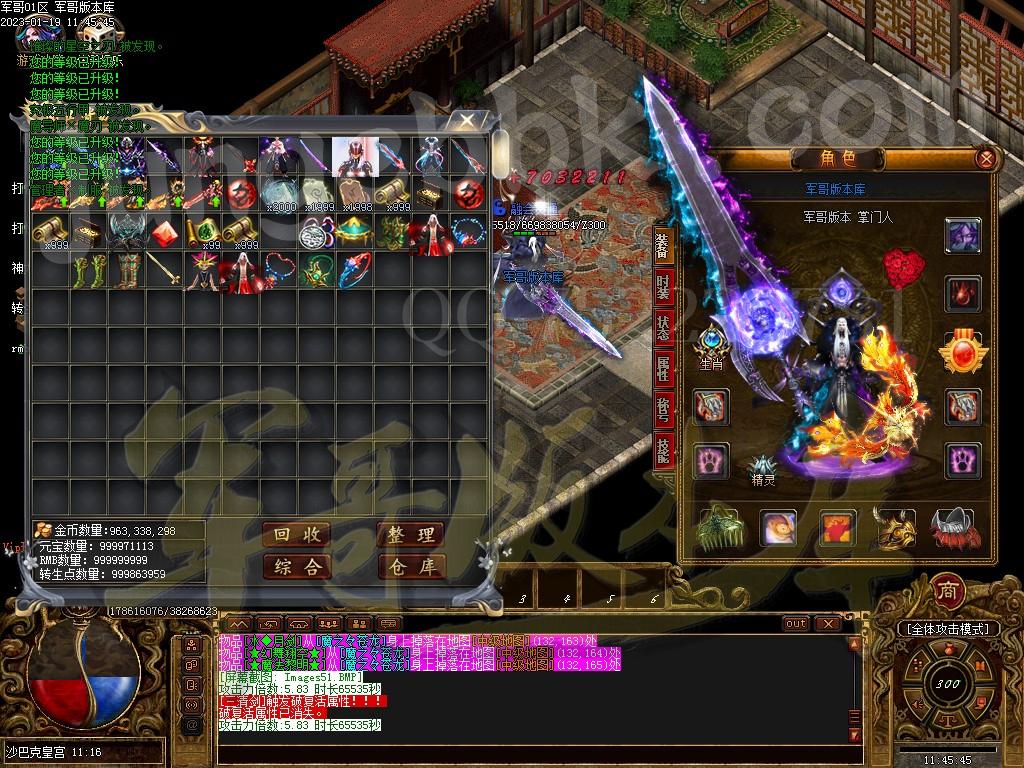
Task: Click the 回收 recycle button
Action: (297, 535)
